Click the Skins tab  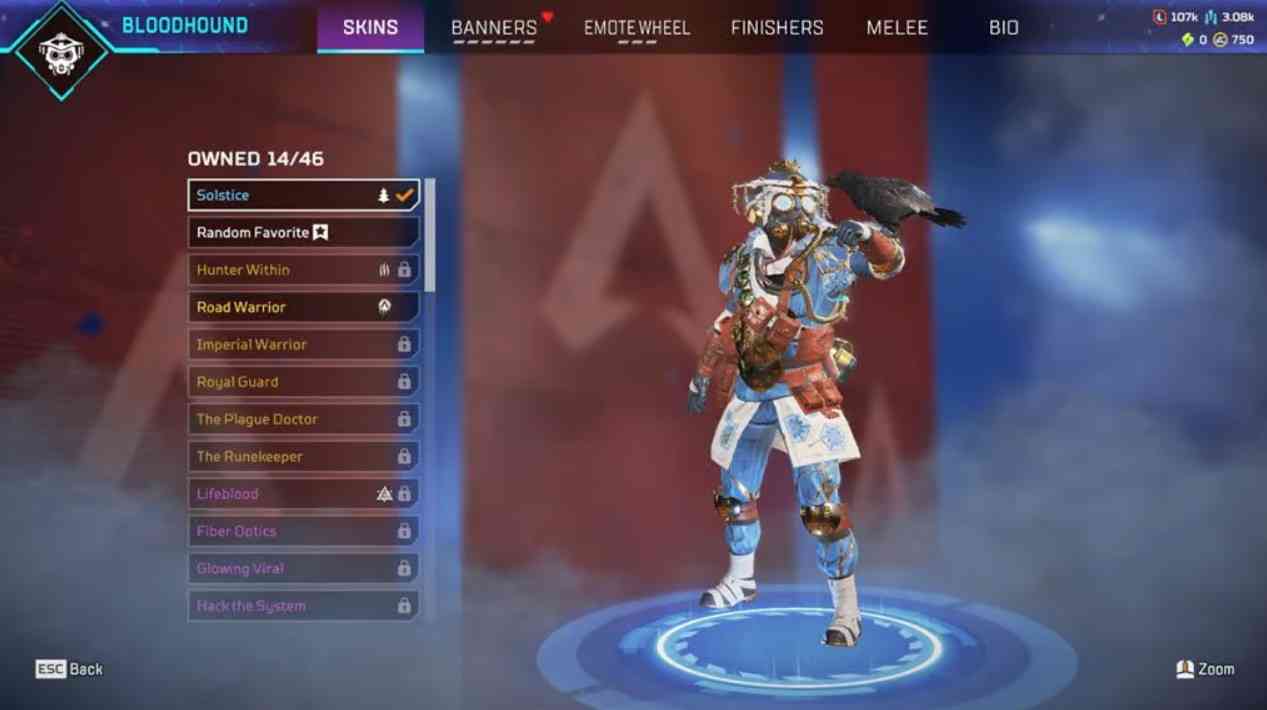point(370,28)
